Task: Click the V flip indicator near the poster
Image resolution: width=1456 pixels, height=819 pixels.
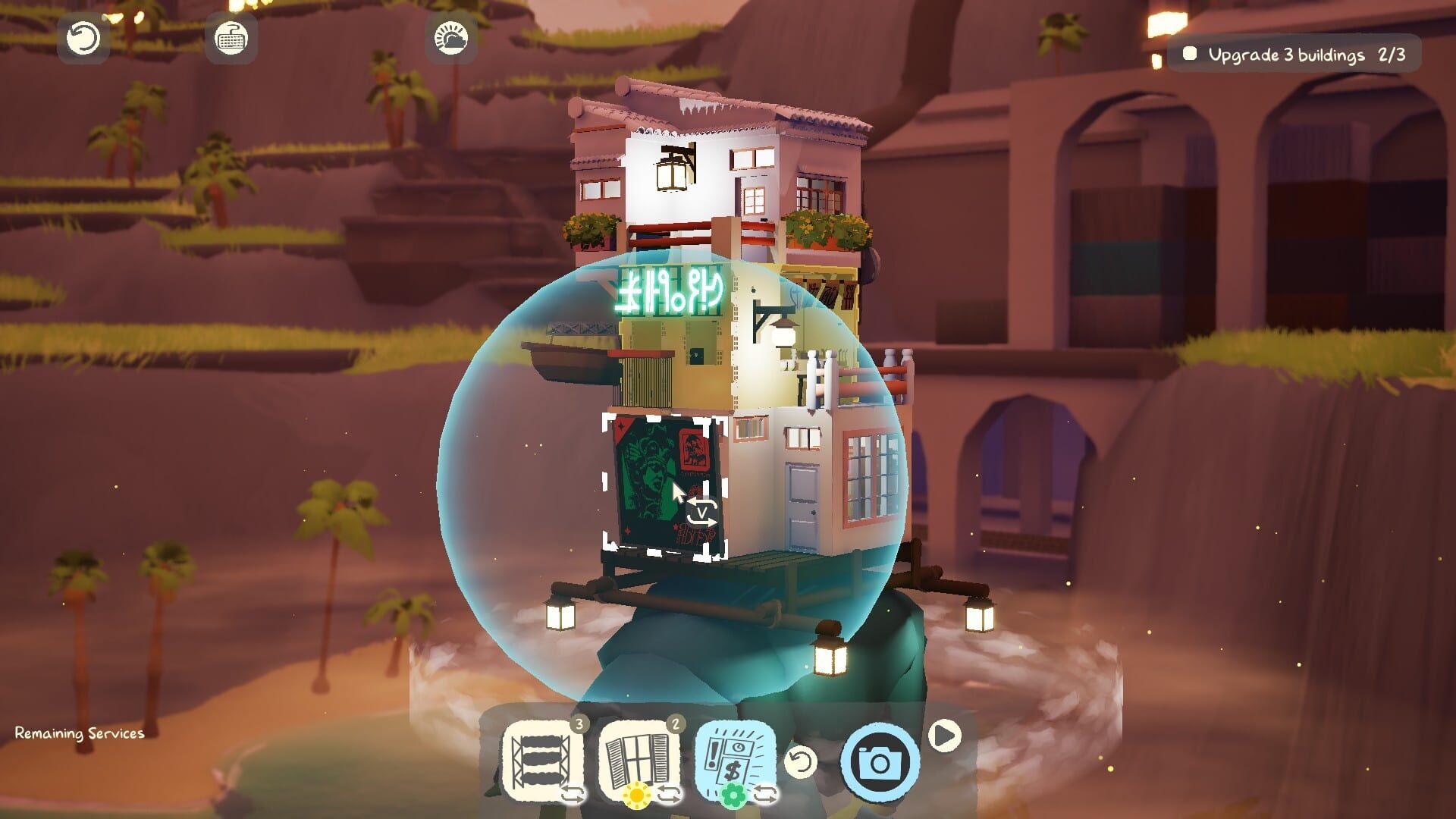Action: point(701,514)
